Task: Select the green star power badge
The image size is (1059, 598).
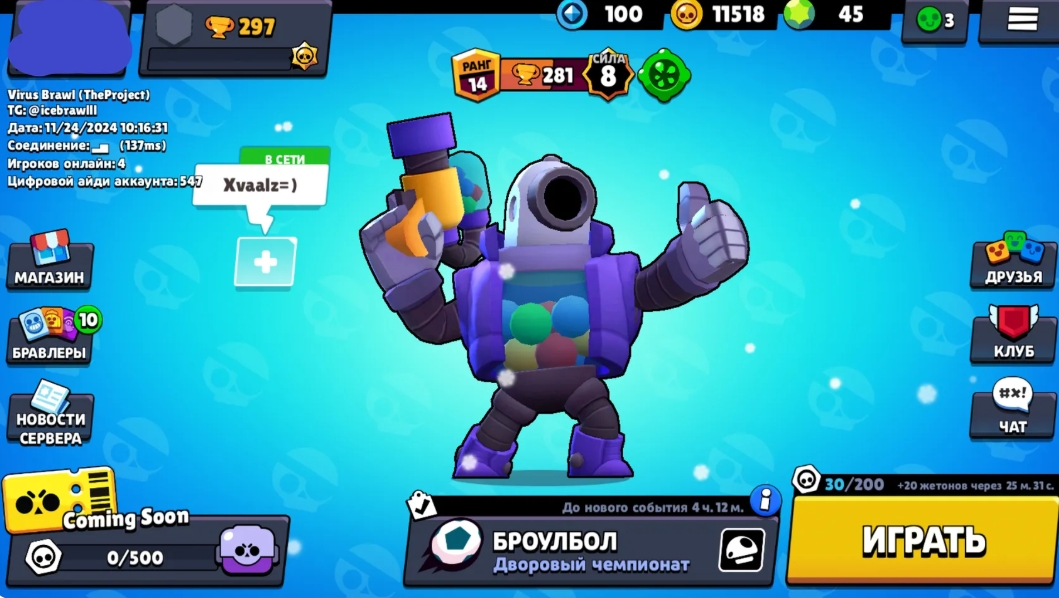Action: point(661,75)
